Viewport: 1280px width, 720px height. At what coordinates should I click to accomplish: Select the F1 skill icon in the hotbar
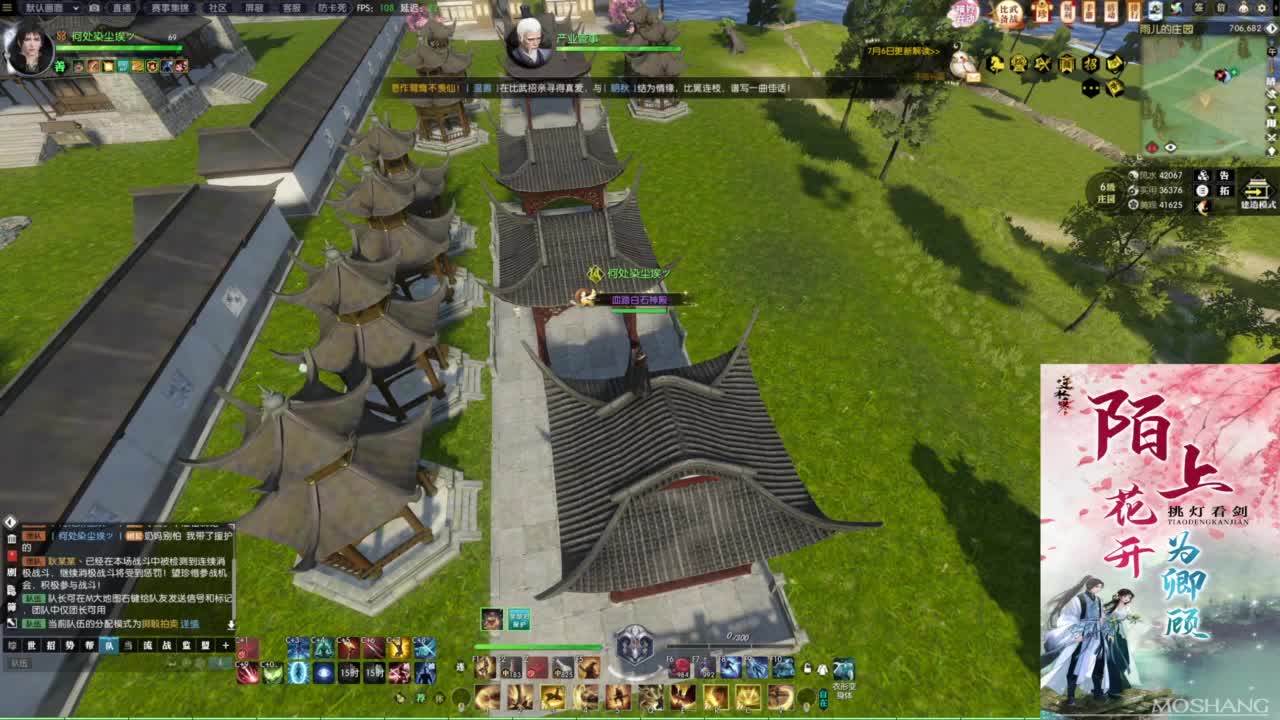[x=484, y=668]
